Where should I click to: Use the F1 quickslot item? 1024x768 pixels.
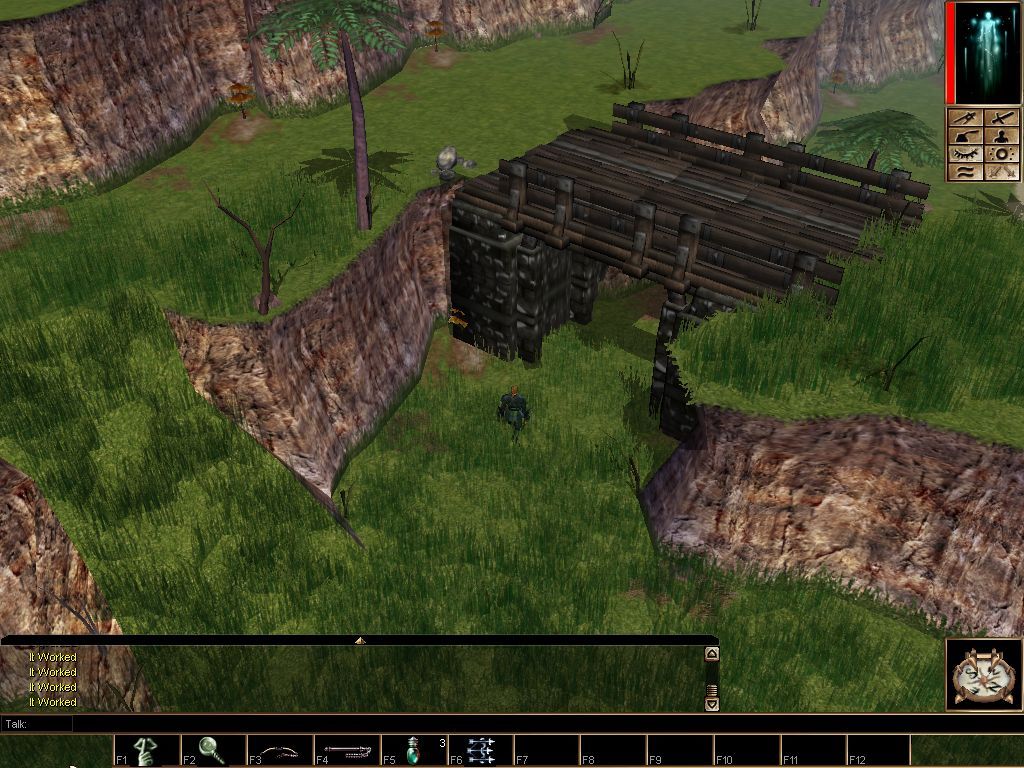click(x=147, y=750)
